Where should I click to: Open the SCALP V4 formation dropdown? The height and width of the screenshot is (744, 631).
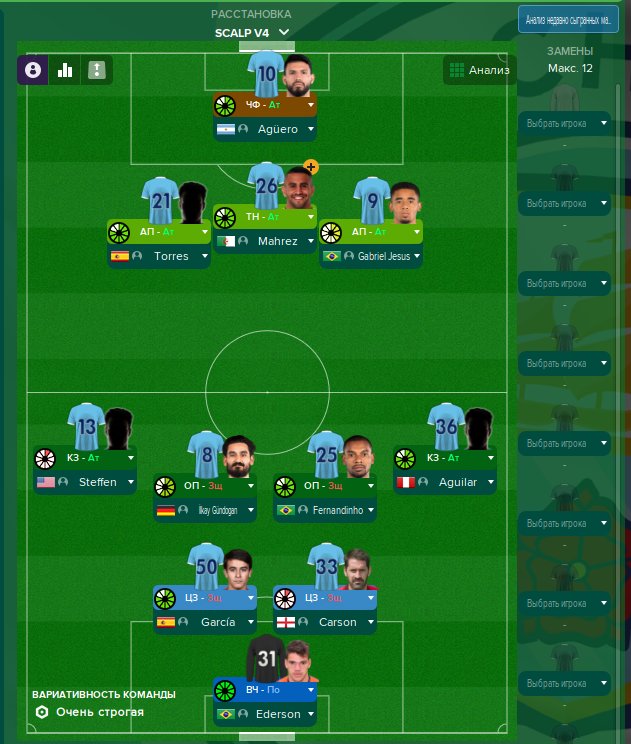pyautogui.click(x=252, y=33)
